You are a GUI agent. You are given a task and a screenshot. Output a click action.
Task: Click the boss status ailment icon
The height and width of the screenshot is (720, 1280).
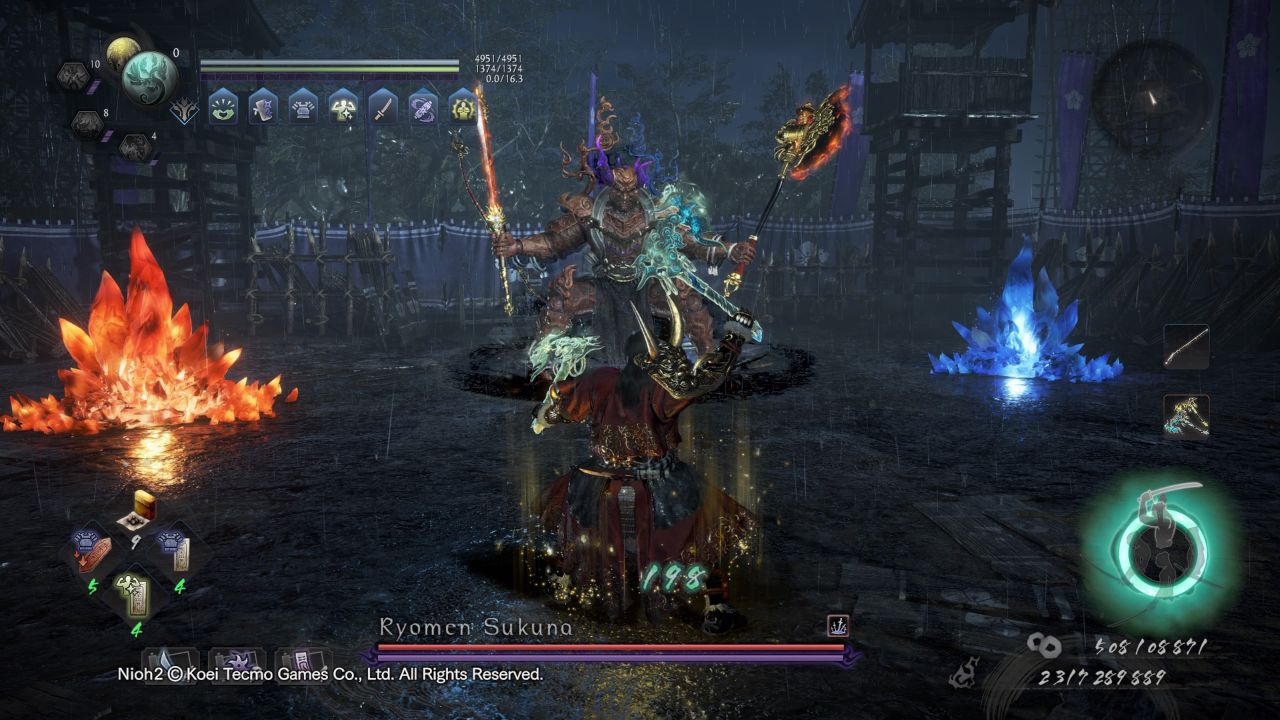pyautogui.click(x=838, y=626)
